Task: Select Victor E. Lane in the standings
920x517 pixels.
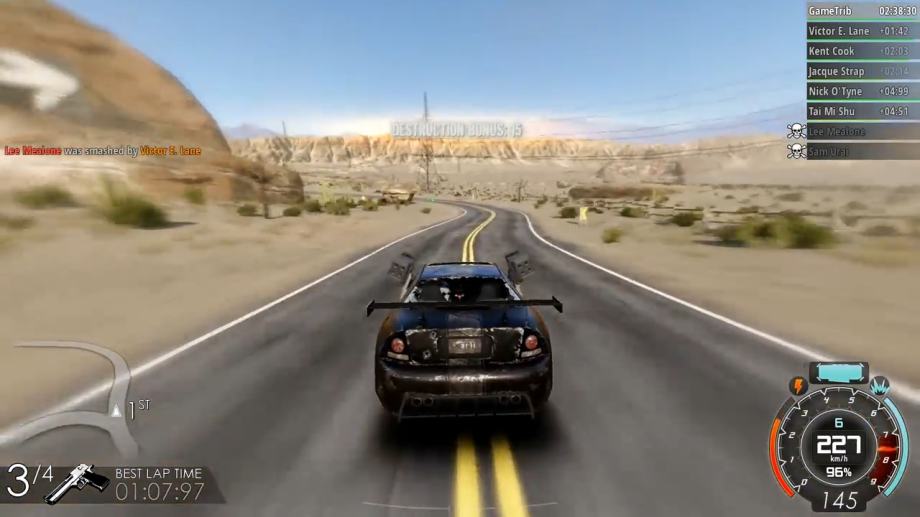Action: tap(862, 31)
